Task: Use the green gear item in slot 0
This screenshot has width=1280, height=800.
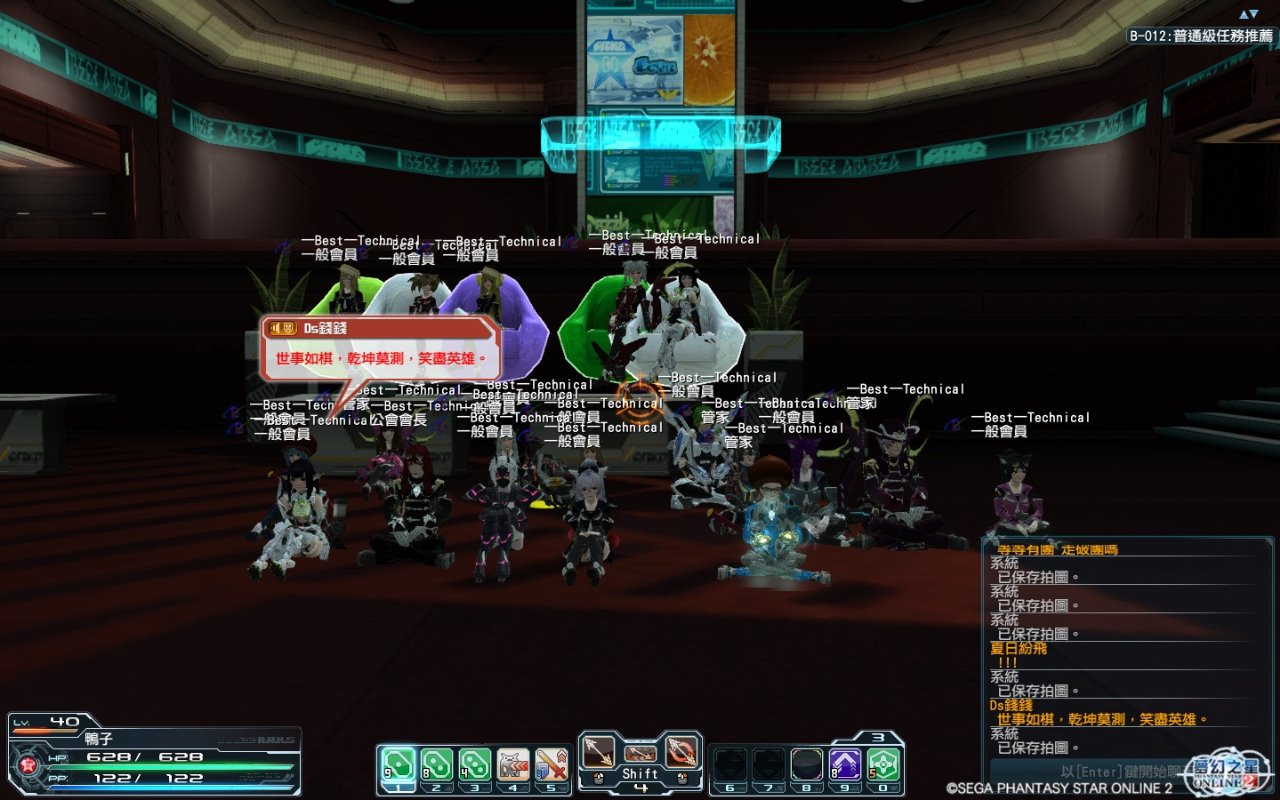Action: pyautogui.click(x=883, y=765)
